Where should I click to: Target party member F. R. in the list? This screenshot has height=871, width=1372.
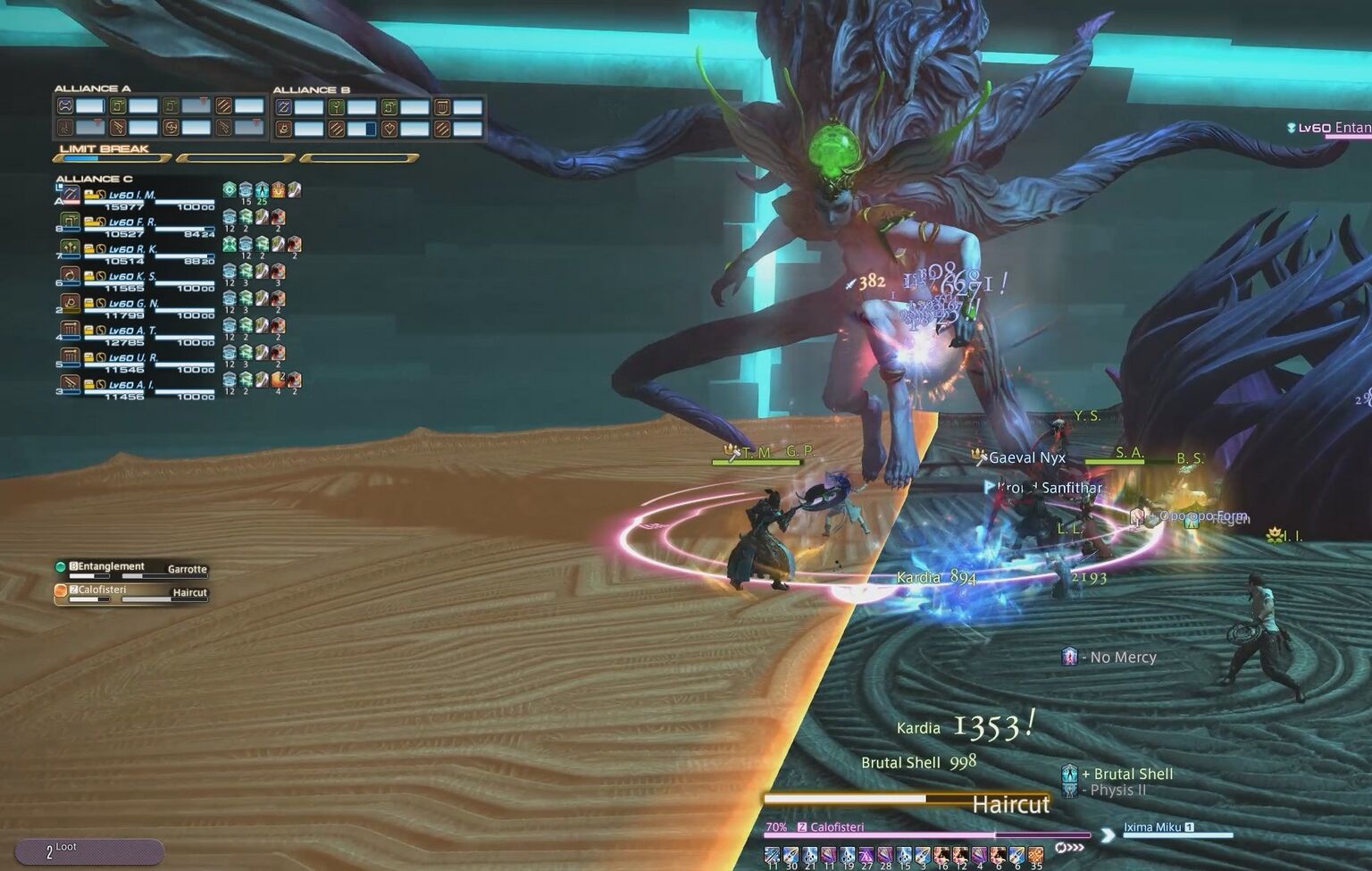[134, 222]
